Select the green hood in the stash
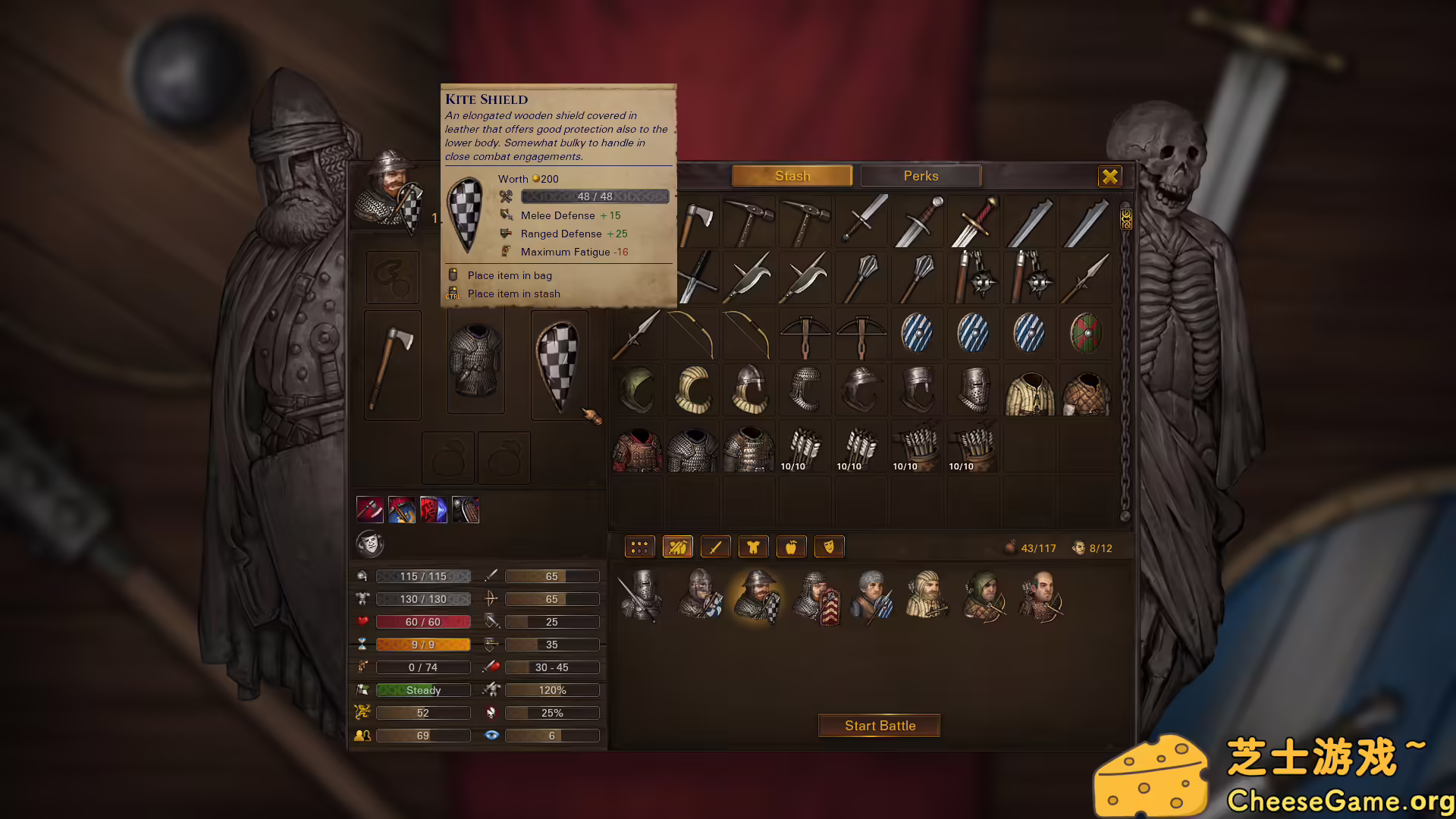The height and width of the screenshot is (819, 1456). (x=637, y=390)
